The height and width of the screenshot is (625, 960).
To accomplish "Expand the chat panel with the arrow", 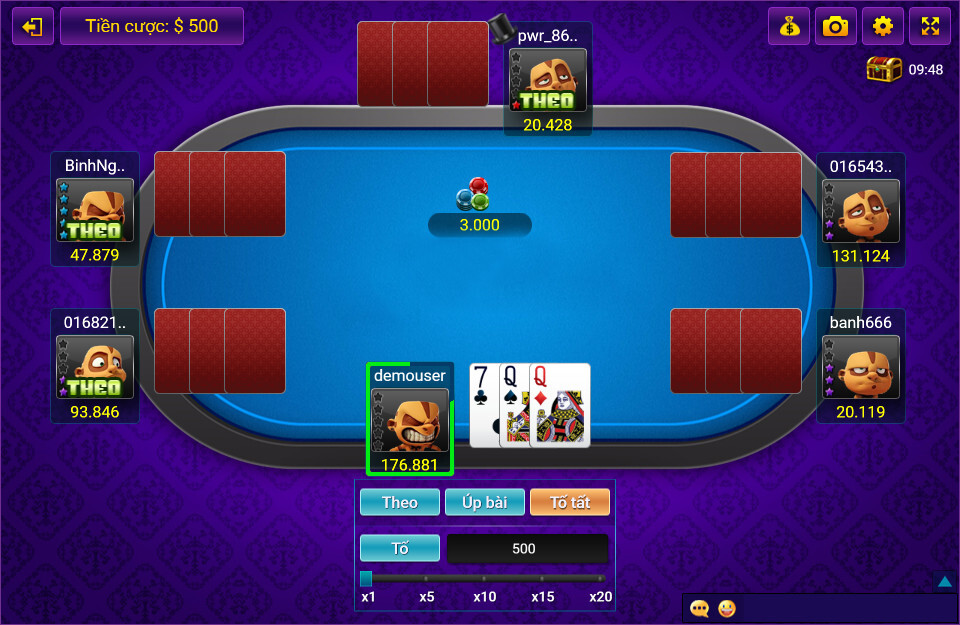I will click(x=945, y=581).
